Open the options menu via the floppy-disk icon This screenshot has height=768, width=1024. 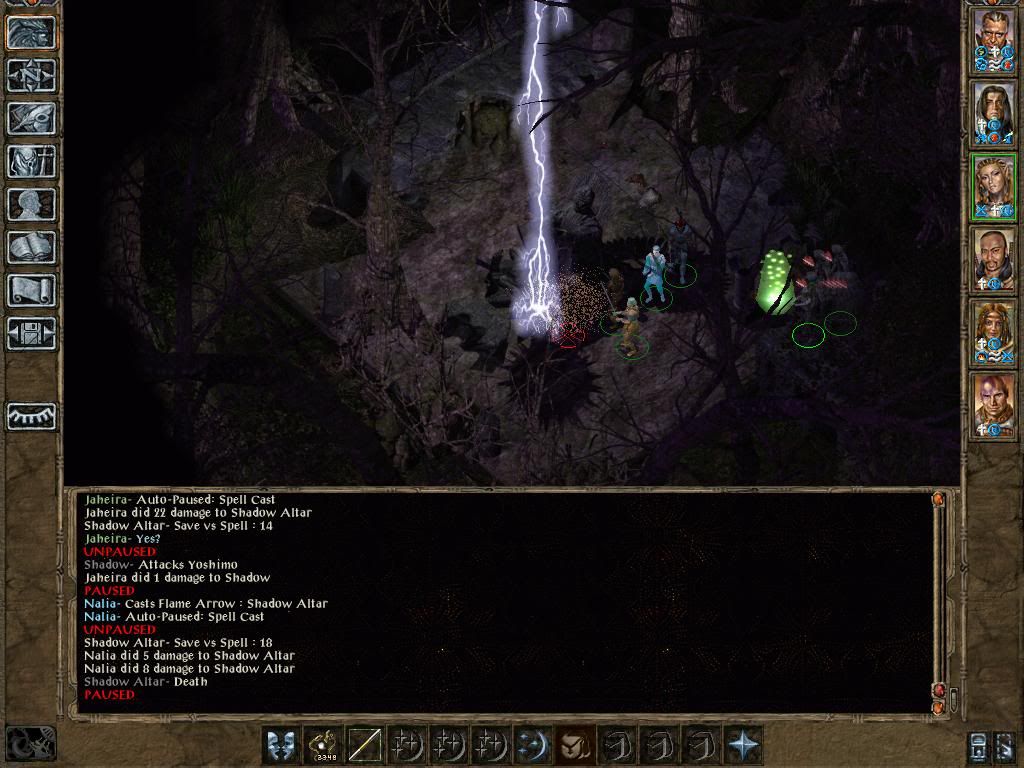click(31, 333)
